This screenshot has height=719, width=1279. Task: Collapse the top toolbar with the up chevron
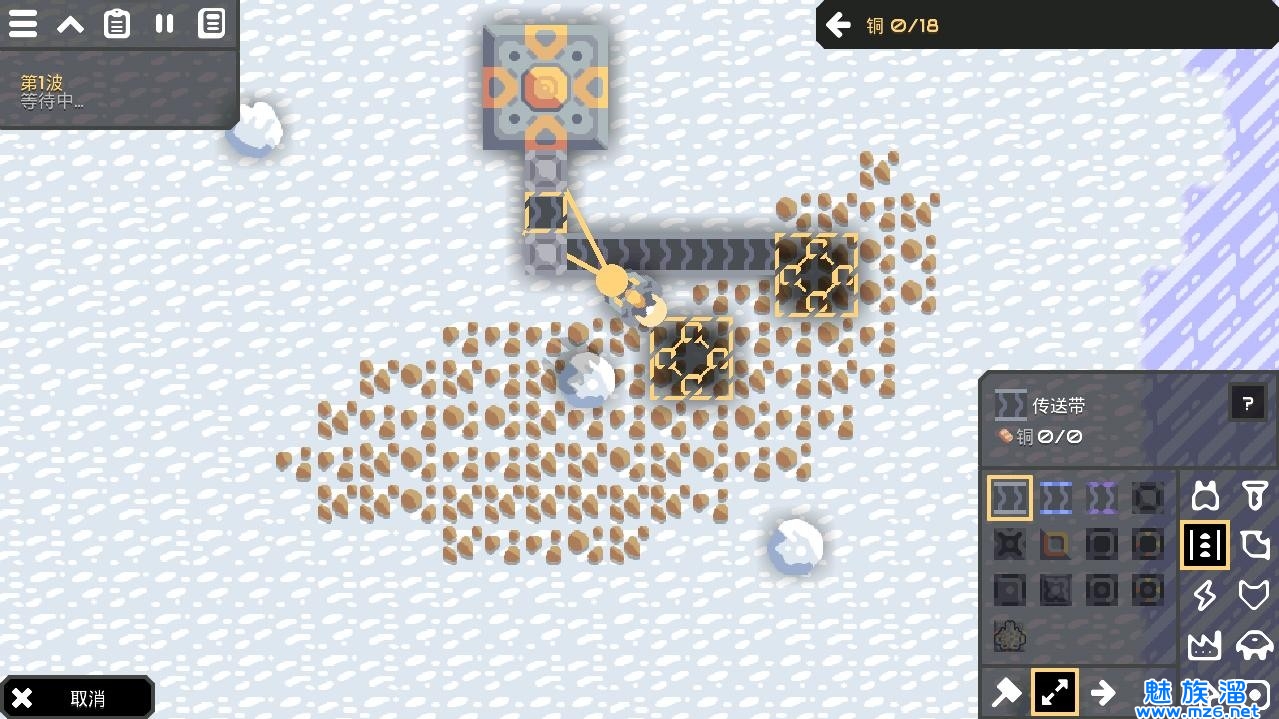coord(70,24)
